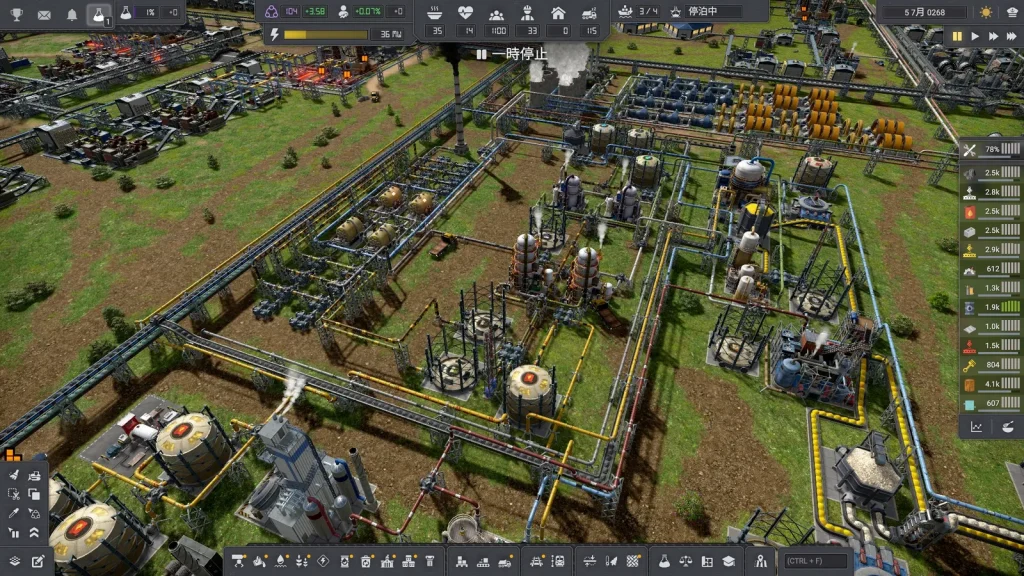Open the heart health status icon
The image size is (1024, 576).
point(465,13)
